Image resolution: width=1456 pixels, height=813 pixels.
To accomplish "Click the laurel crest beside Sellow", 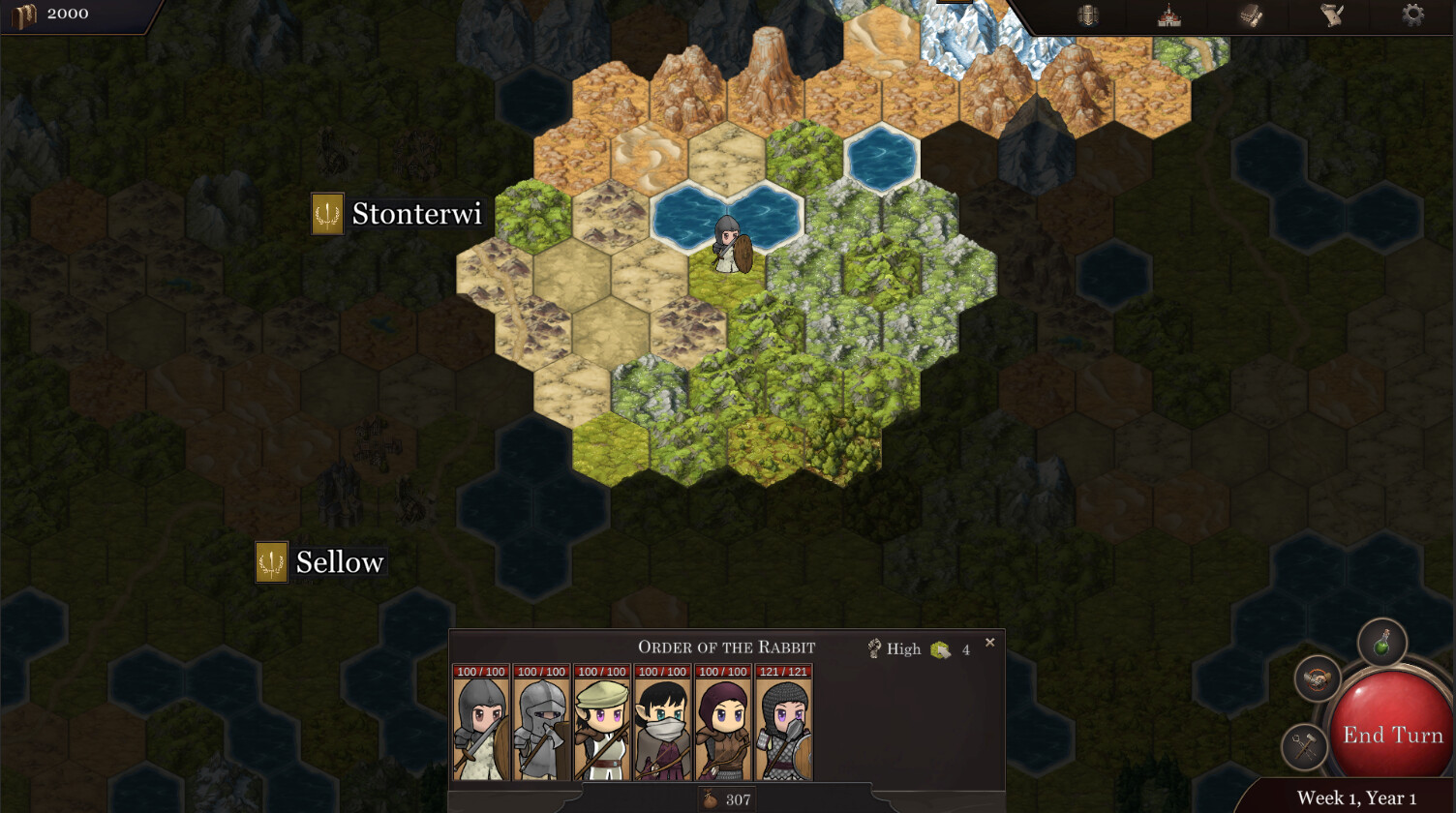I will click(x=271, y=560).
